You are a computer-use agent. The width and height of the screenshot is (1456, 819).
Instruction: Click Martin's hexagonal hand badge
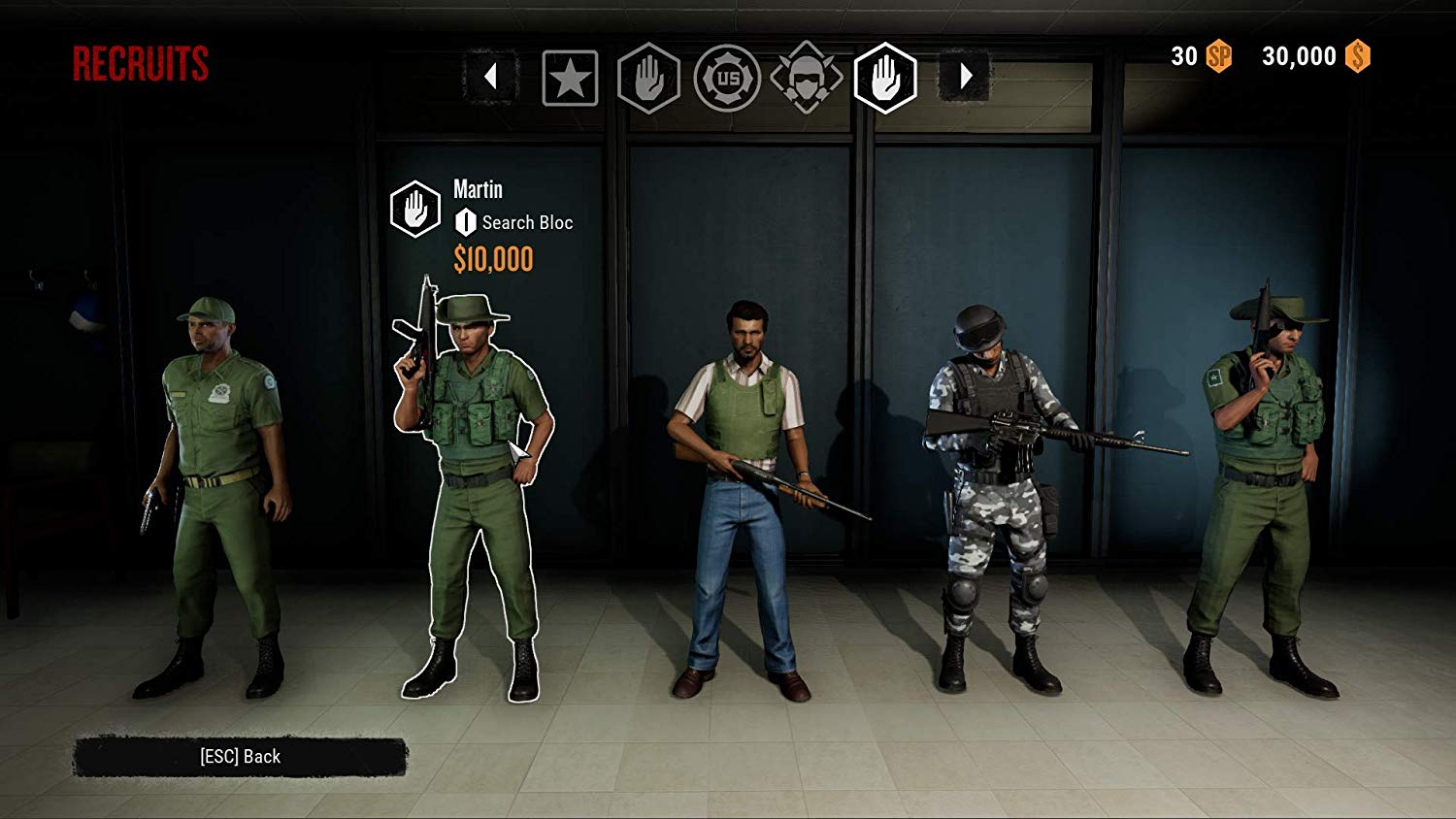coord(415,206)
